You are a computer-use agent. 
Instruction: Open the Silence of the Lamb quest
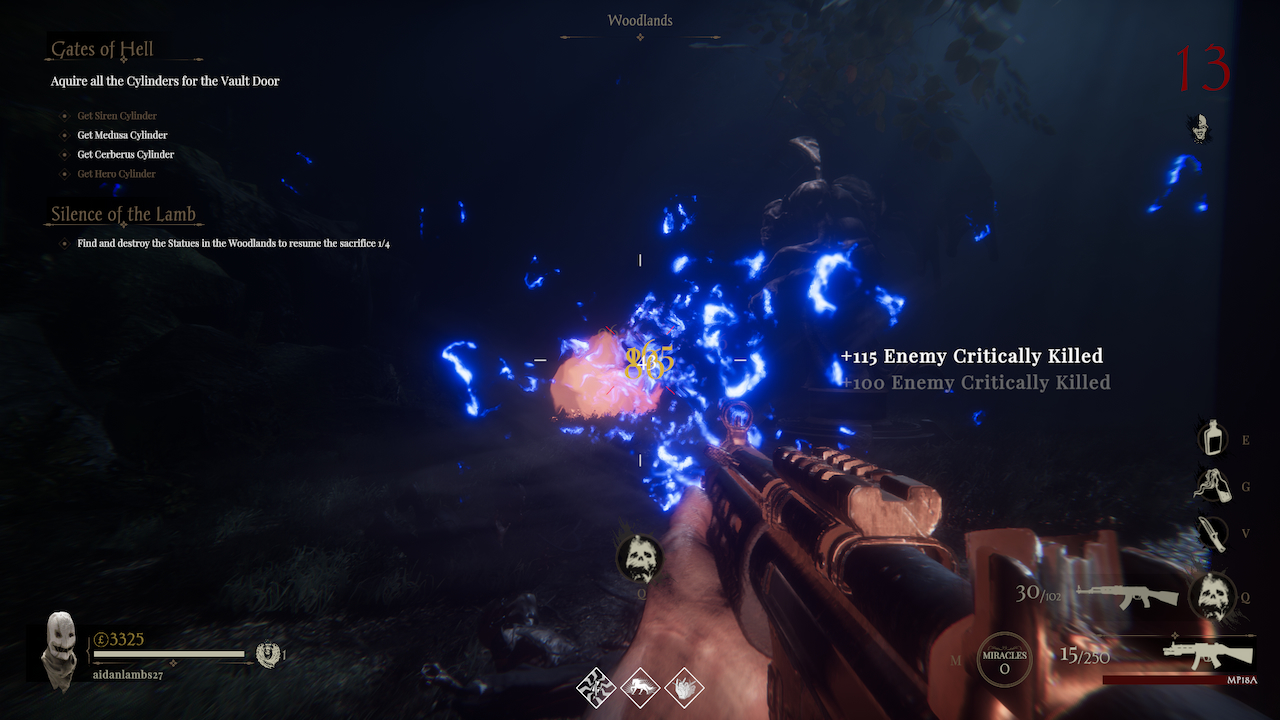coord(124,215)
